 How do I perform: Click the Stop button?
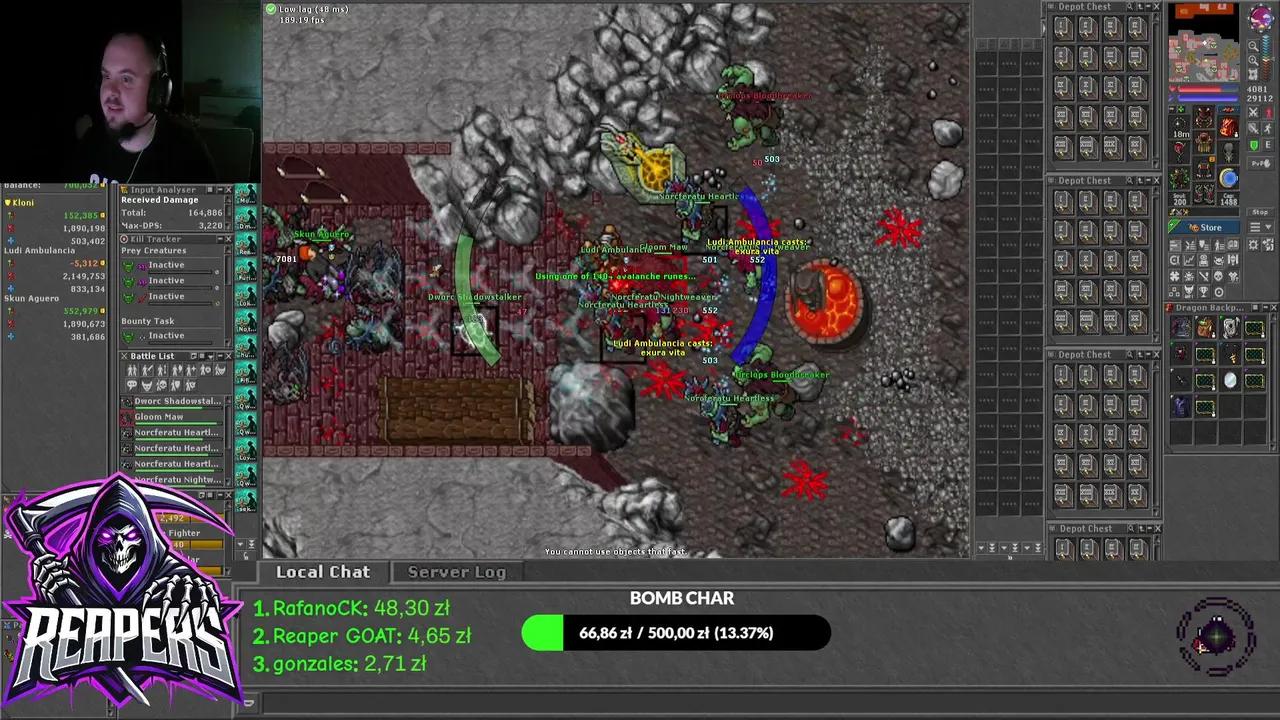pos(1260,212)
